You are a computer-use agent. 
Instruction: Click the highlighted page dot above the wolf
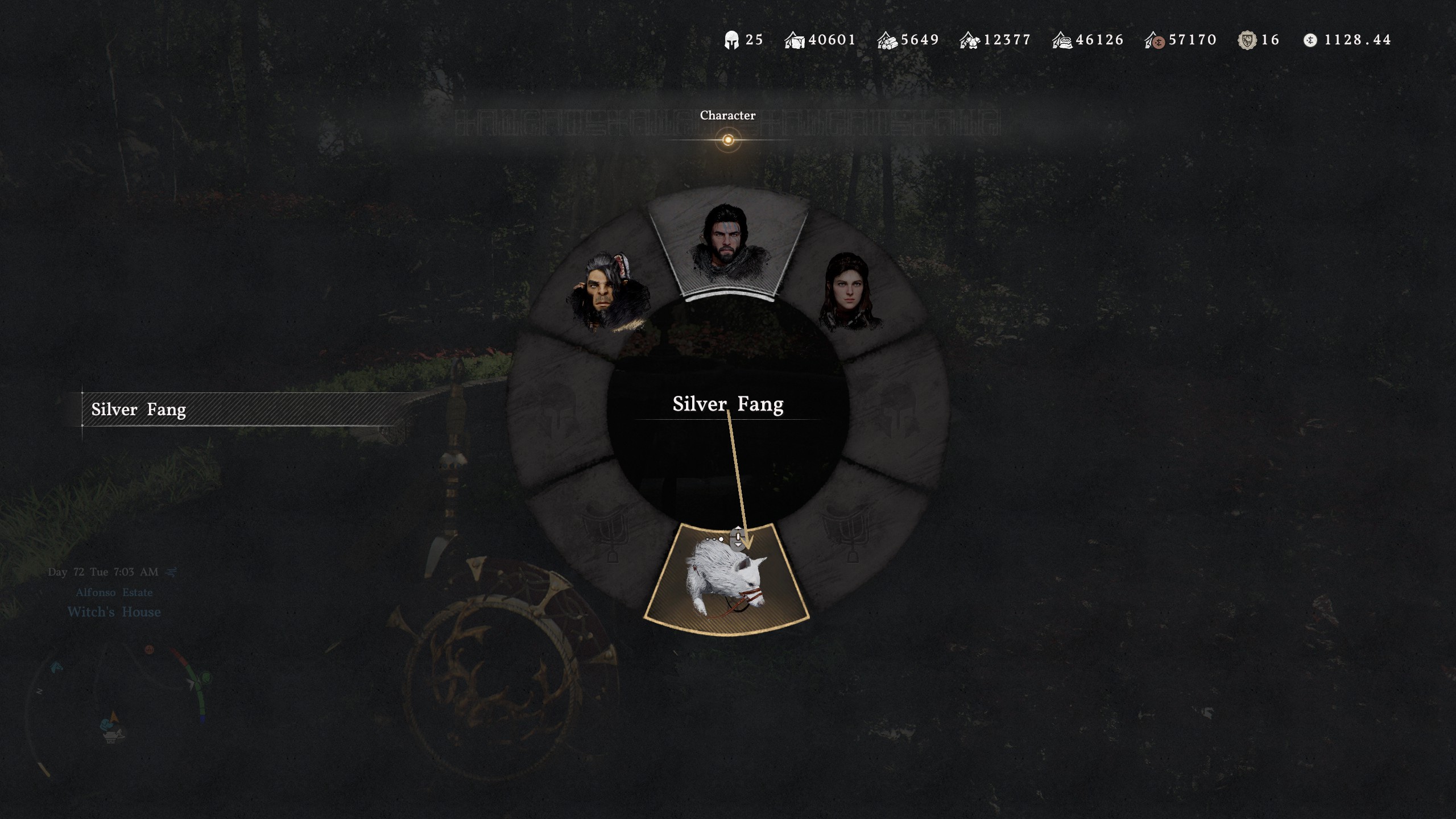pos(721,539)
